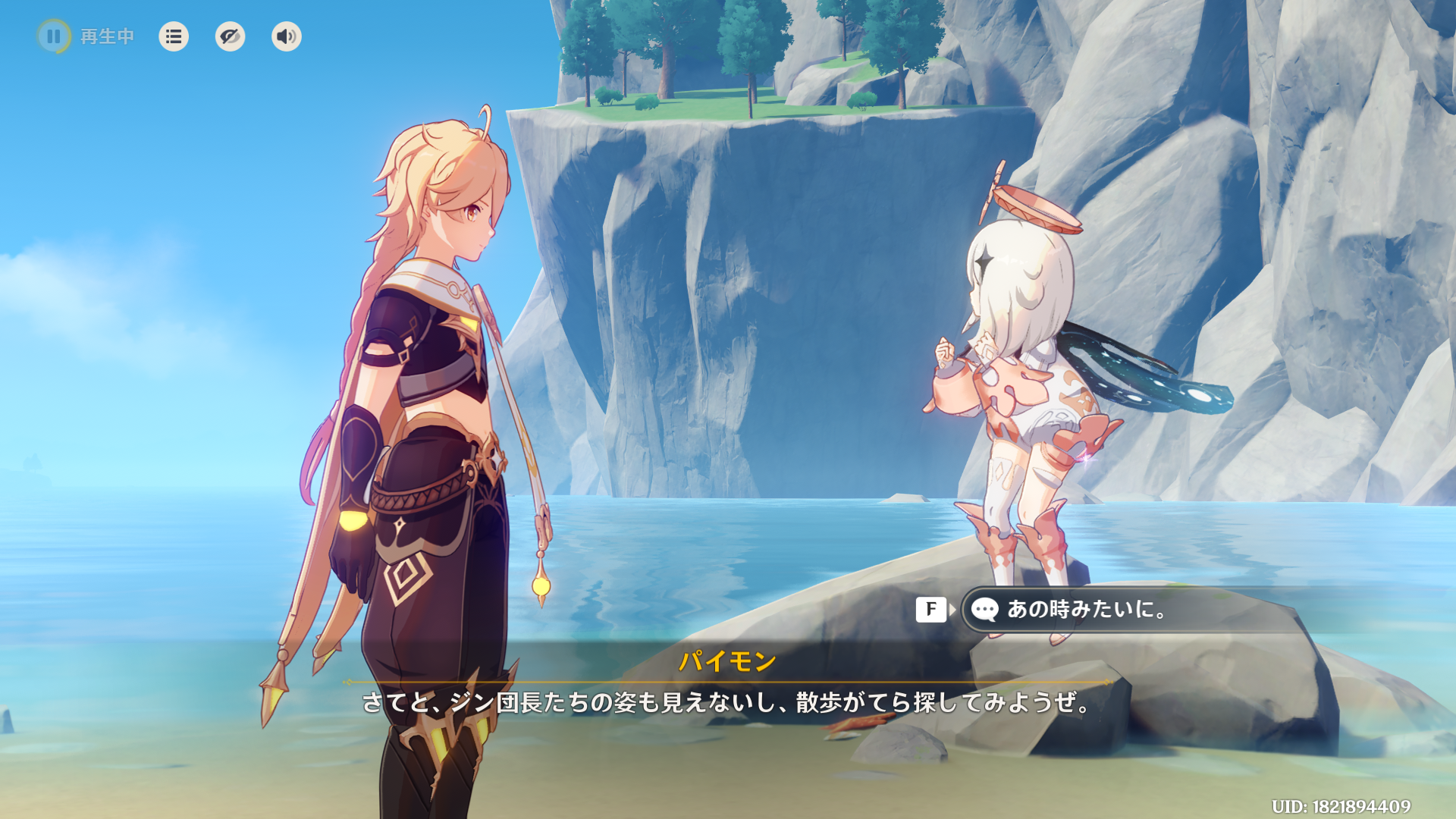Toggle the voice-over speaker icon
The height and width of the screenshot is (819, 1456).
click(x=286, y=36)
